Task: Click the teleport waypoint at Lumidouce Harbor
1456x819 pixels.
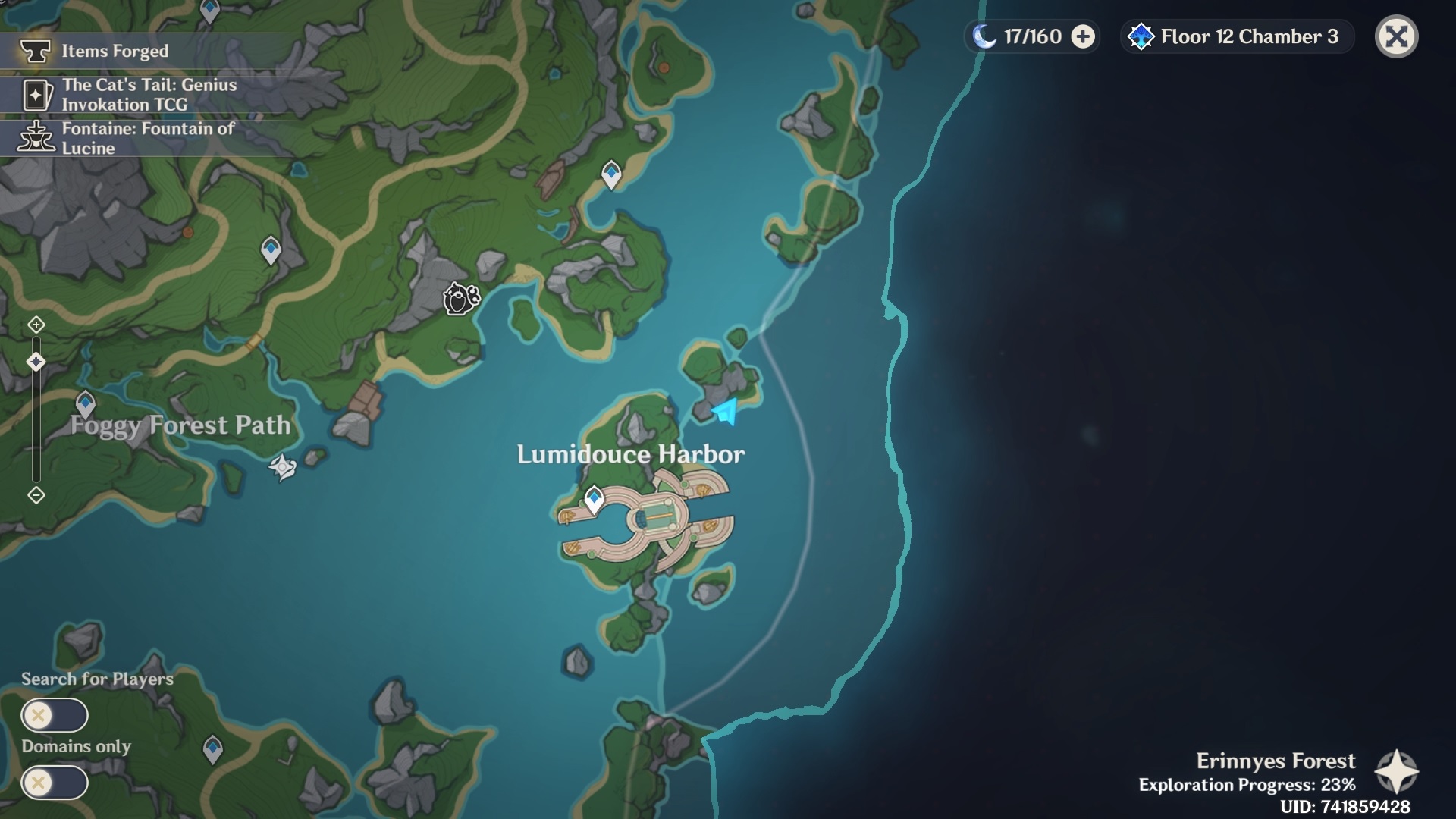Action: [x=594, y=499]
